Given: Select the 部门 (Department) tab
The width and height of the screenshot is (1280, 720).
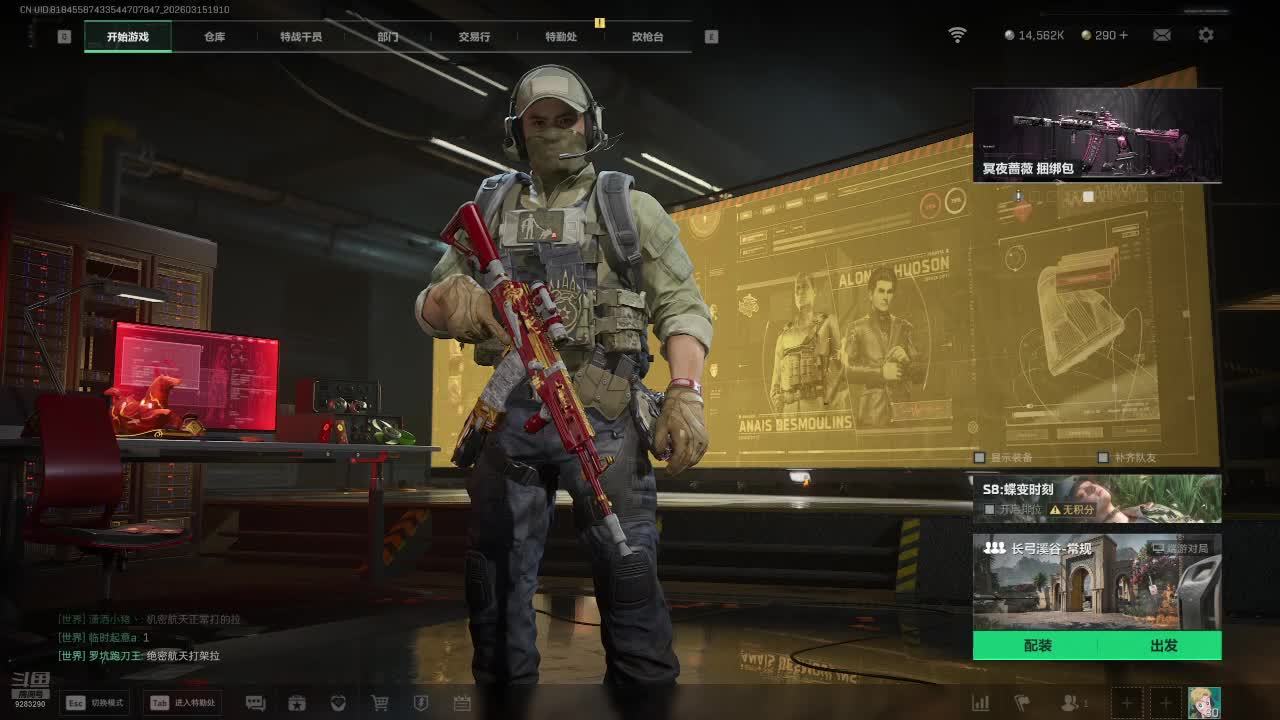Looking at the screenshot, I should coord(388,37).
